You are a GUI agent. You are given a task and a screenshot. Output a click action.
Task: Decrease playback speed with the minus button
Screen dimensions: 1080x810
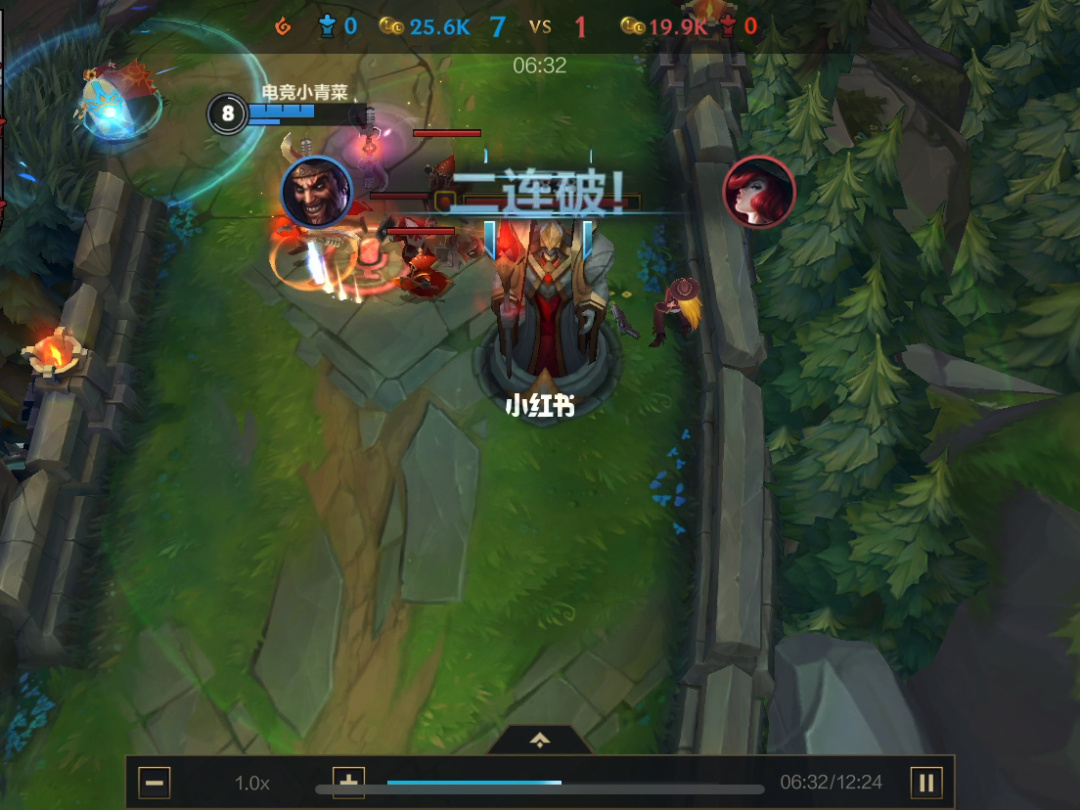click(154, 782)
